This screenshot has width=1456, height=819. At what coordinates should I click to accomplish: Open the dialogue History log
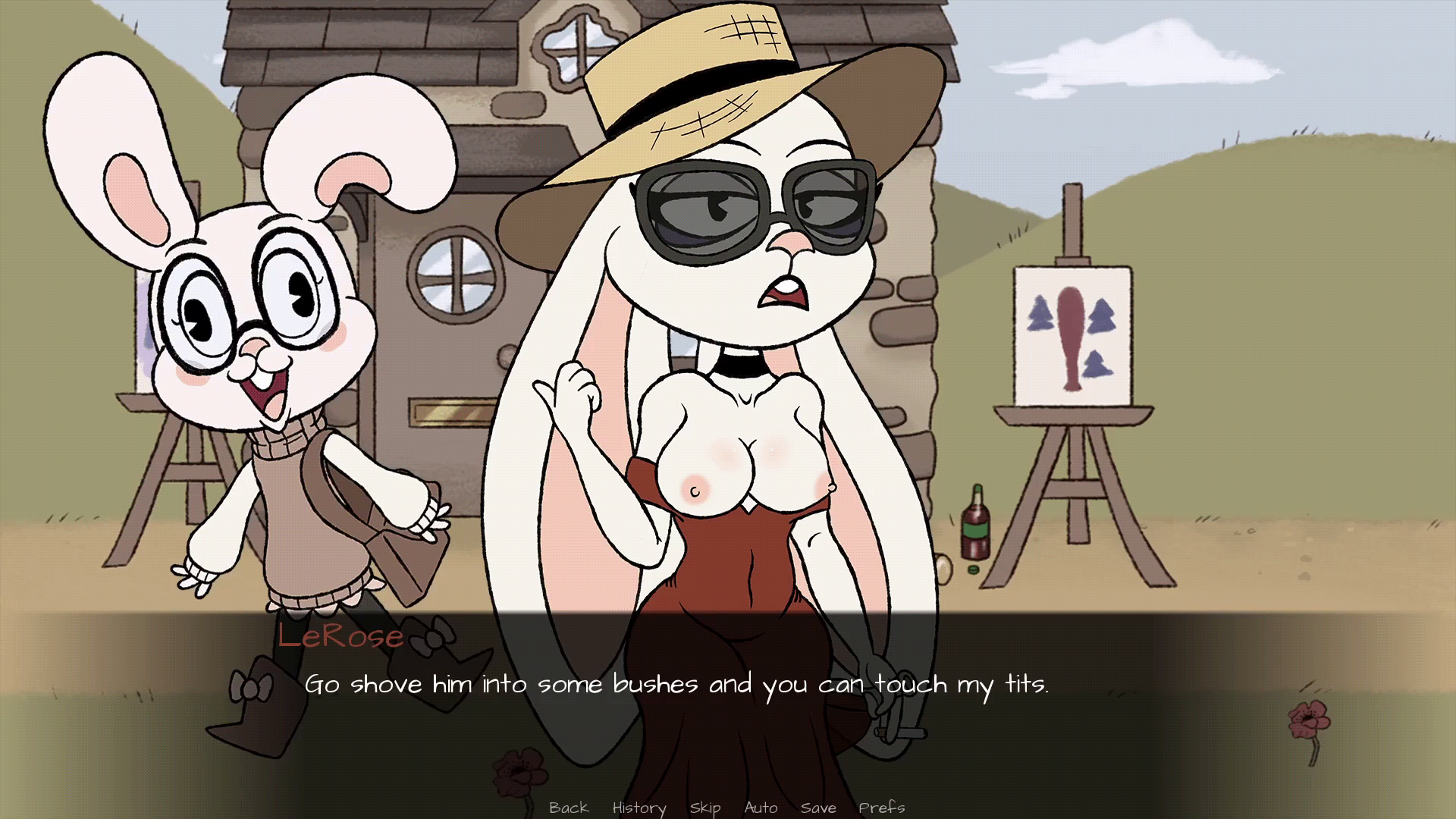[x=639, y=808]
